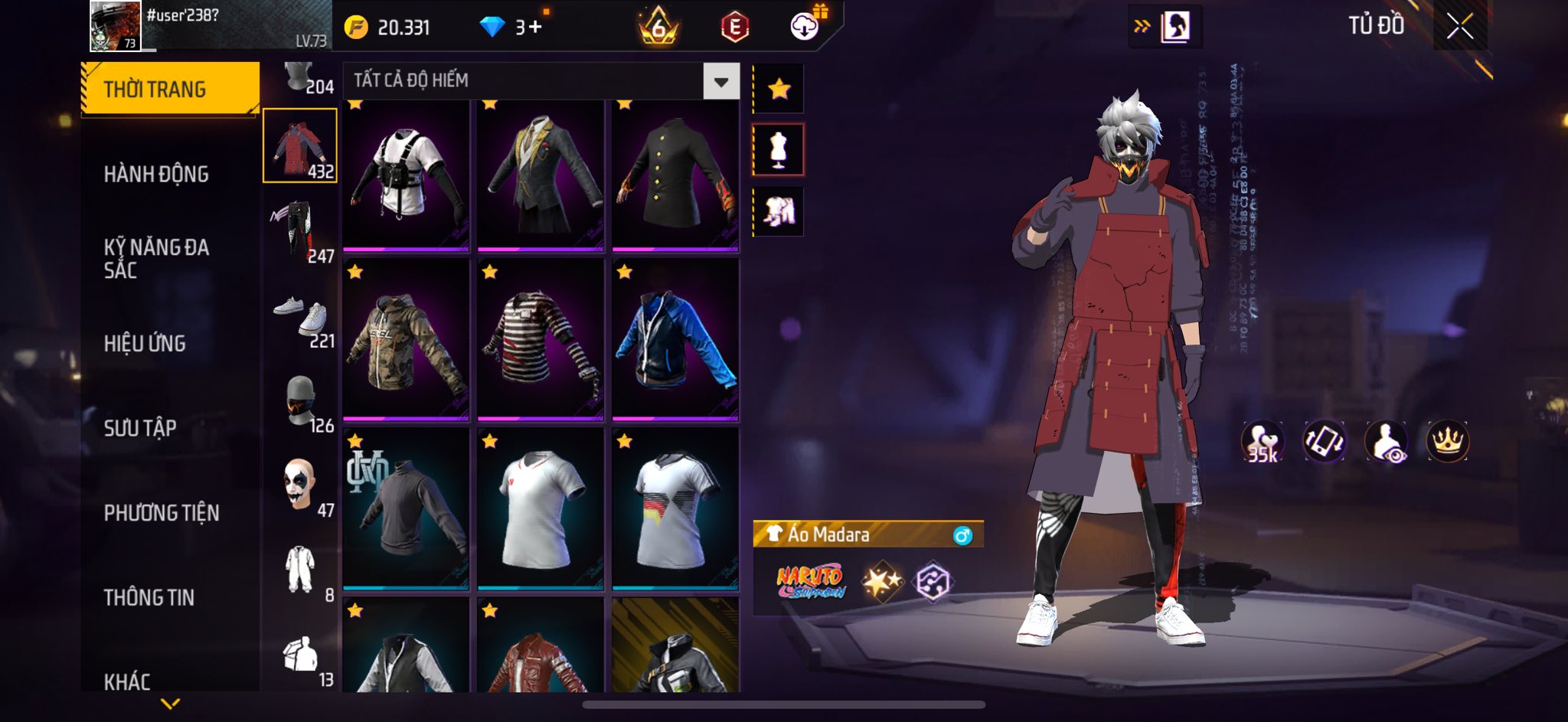Add diamonds with the plus button

click(x=534, y=28)
